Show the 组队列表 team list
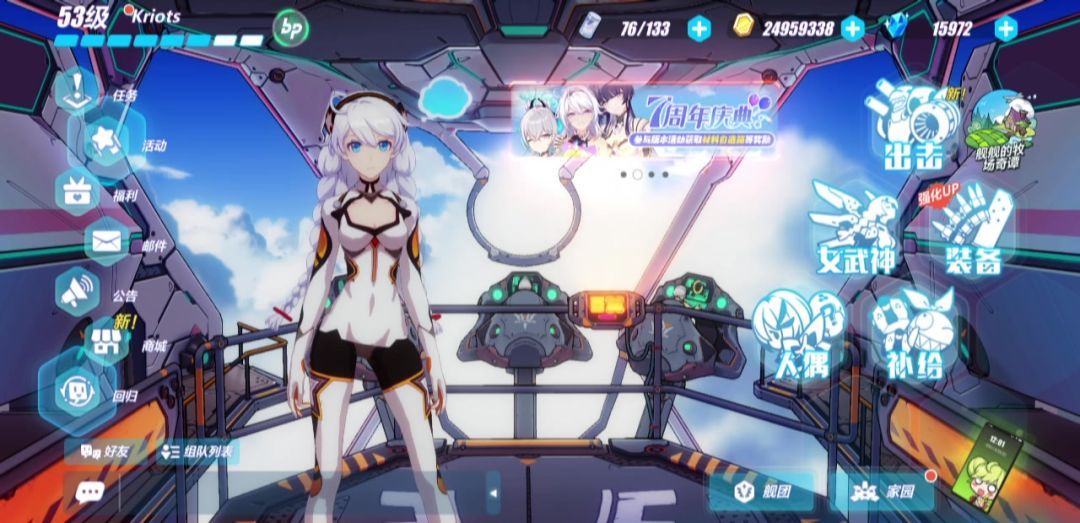Image resolution: width=1080 pixels, height=523 pixels. 197,452
